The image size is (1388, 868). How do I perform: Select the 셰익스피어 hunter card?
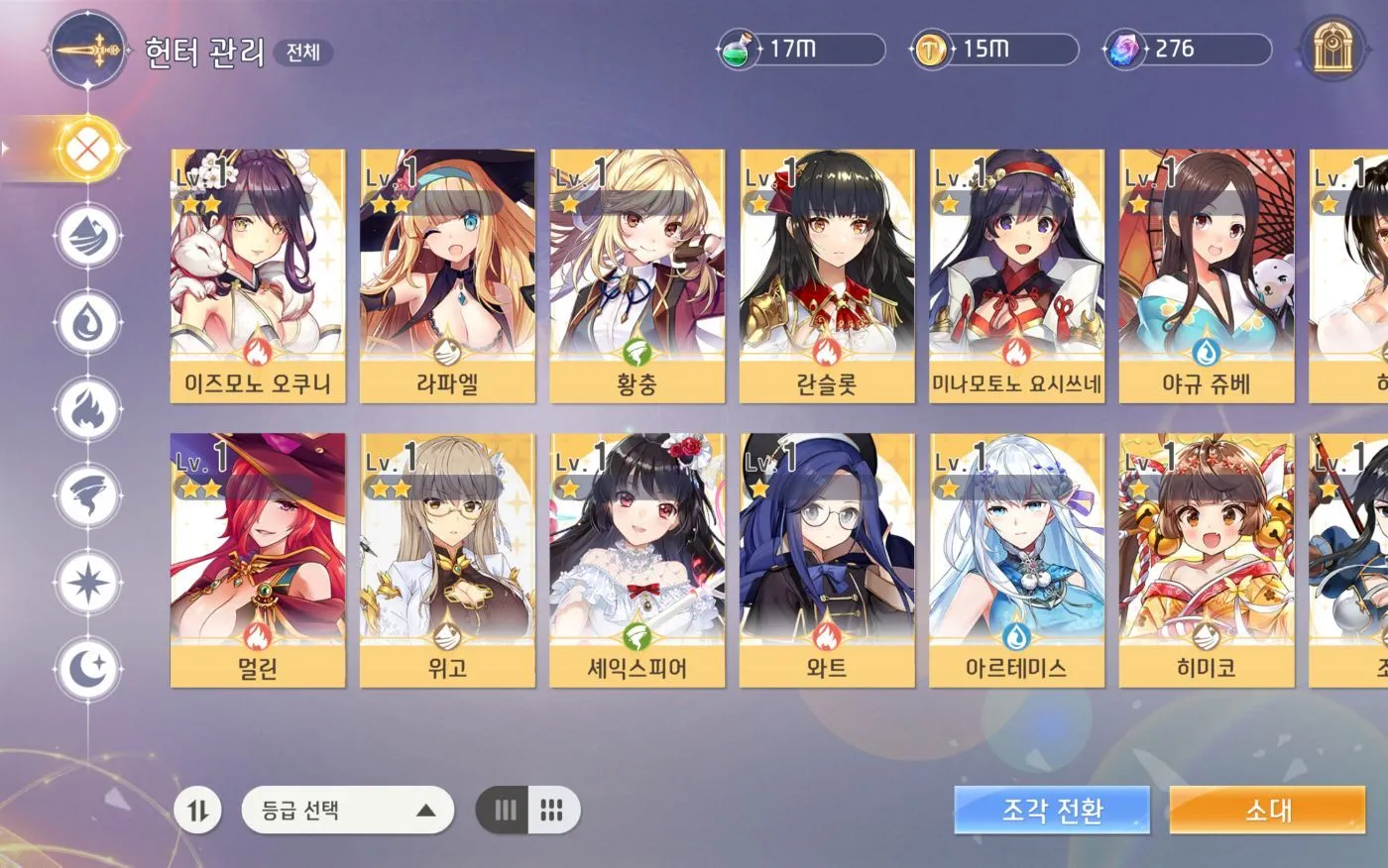pos(636,560)
